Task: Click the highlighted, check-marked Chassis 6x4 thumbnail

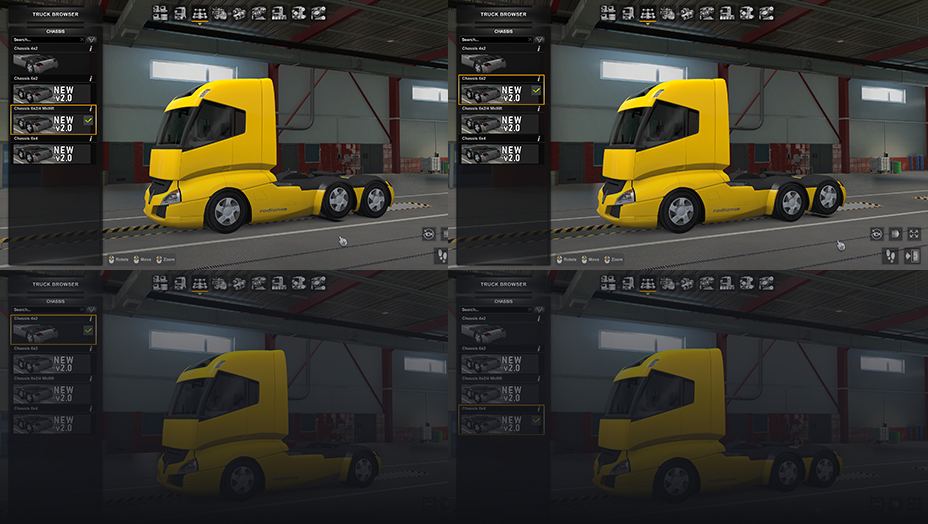Action: pyautogui.click(x=500, y=422)
